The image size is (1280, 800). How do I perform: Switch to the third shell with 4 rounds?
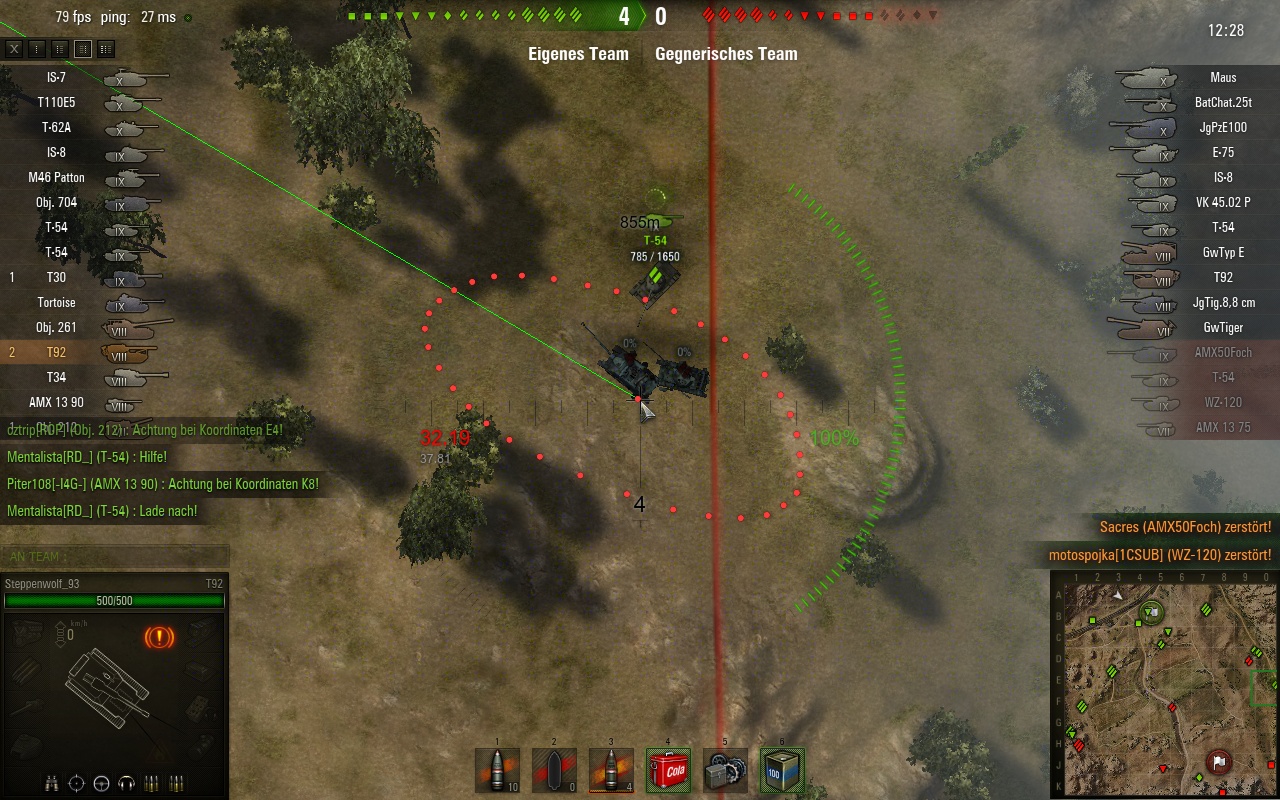click(611, 771)
